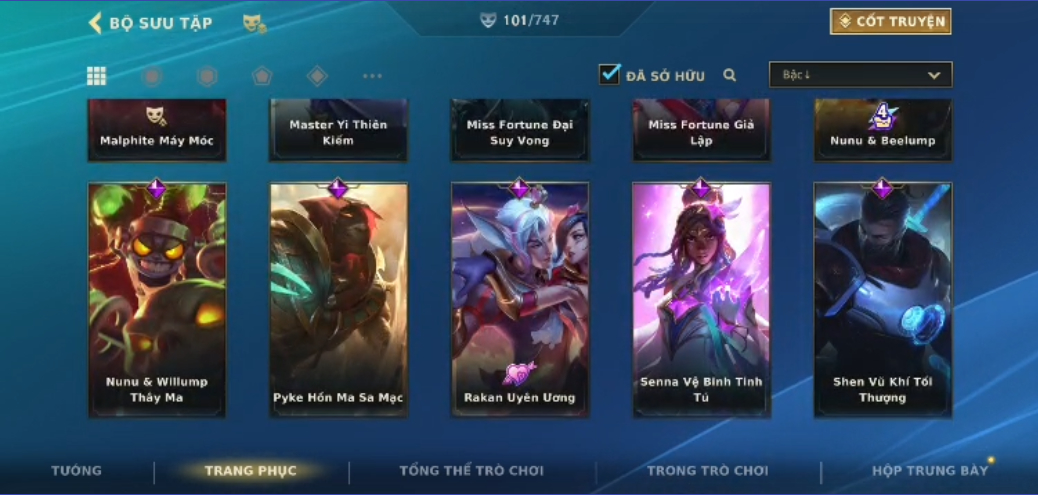Go to the Hộp Trưng Bày tab
The image size is (1038, 495).
pyautogui.click(x=929, y=471)
